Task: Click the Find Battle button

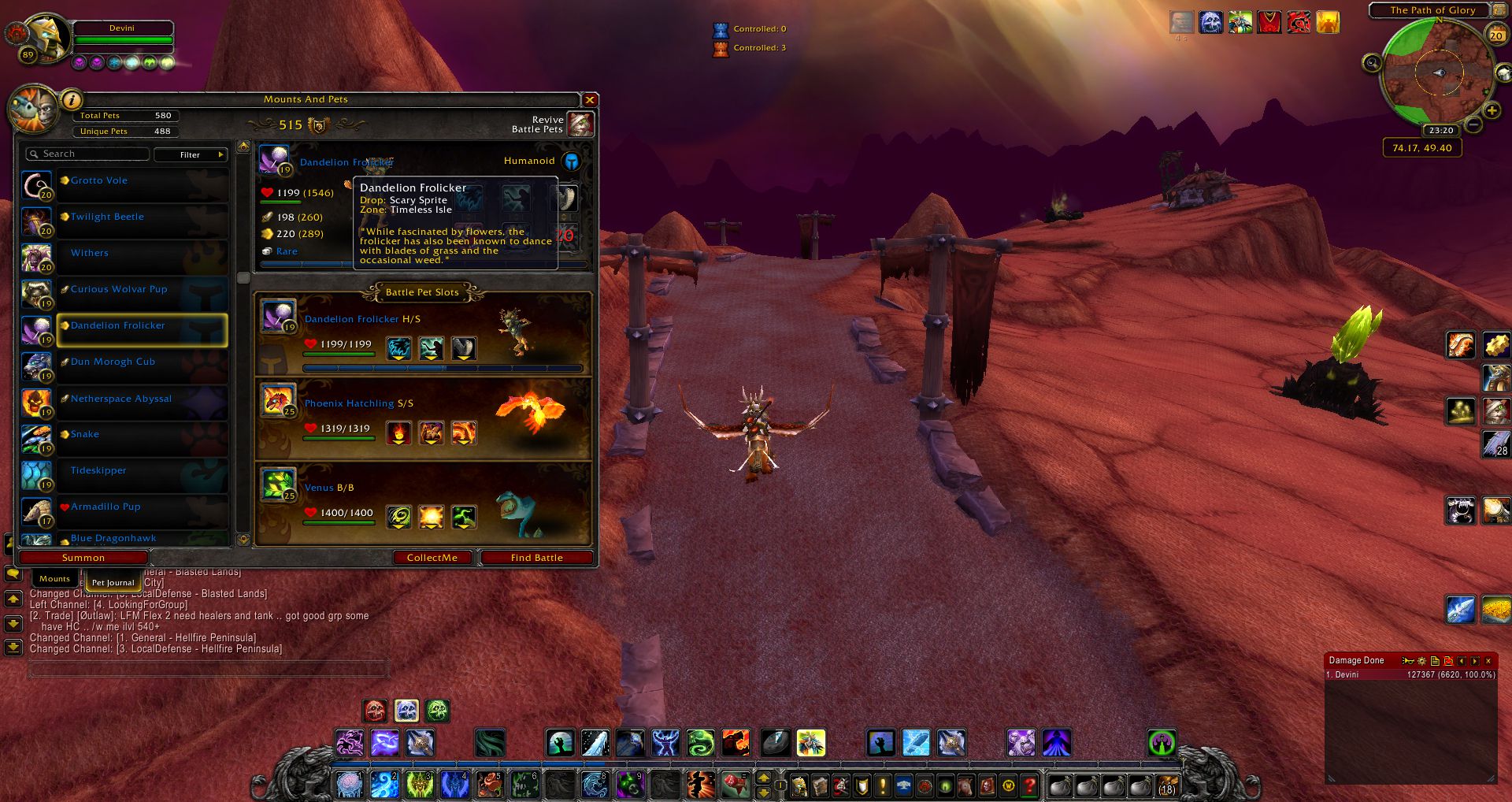Action: [536, 558]
